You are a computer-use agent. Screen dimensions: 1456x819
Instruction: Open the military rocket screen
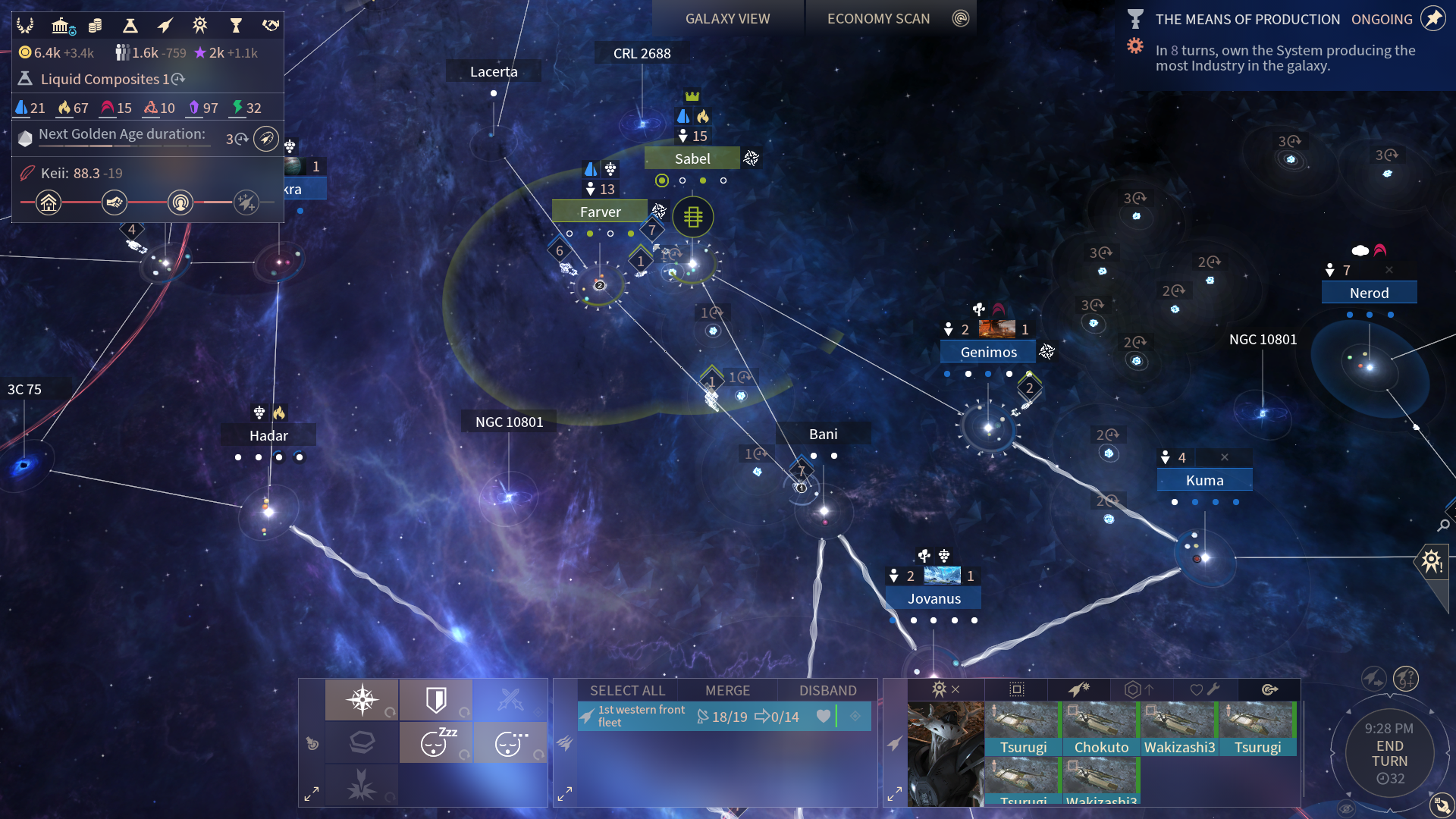coord(165,27)
